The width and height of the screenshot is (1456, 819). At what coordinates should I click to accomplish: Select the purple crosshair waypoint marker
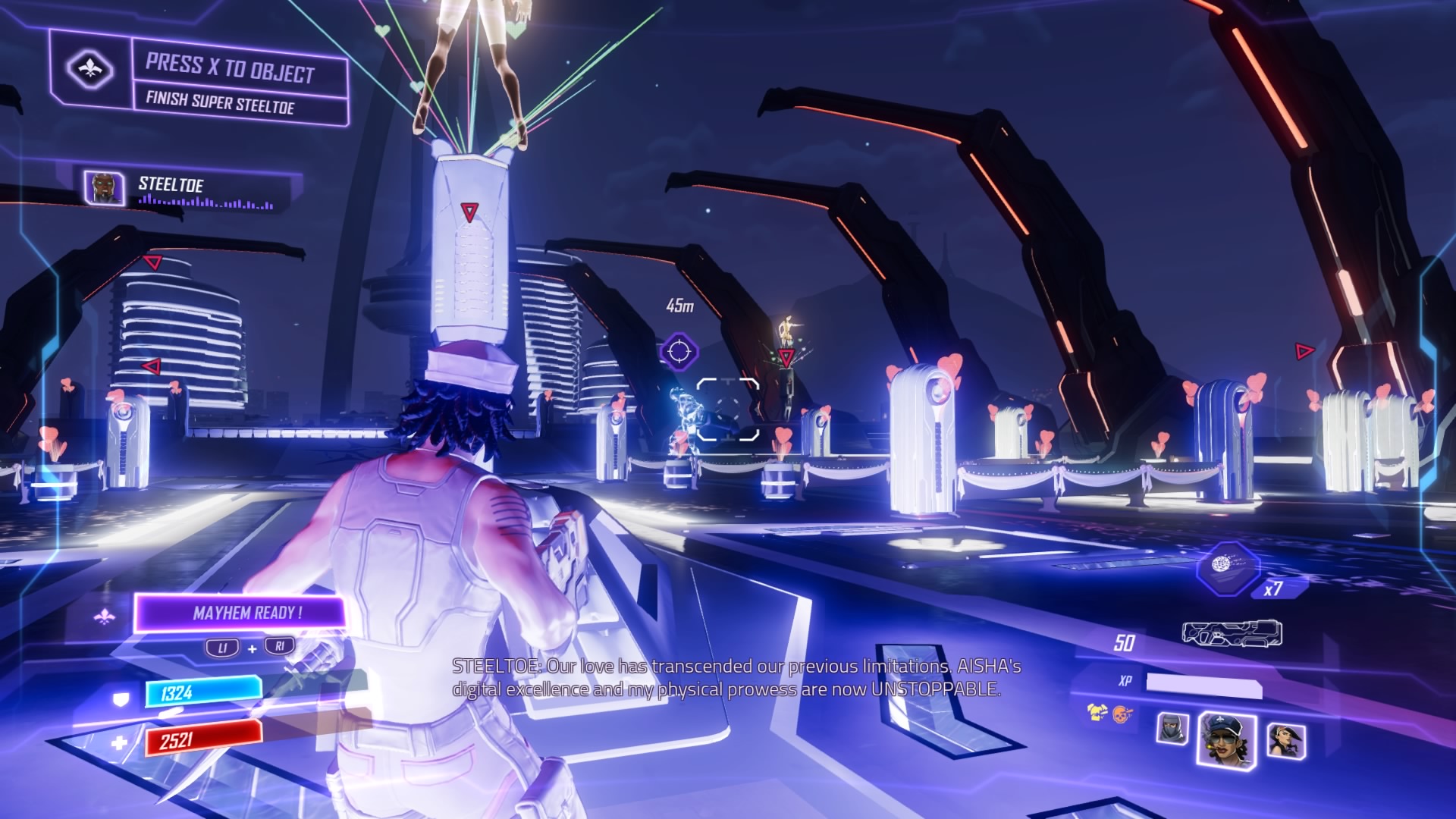coord(679,352)
